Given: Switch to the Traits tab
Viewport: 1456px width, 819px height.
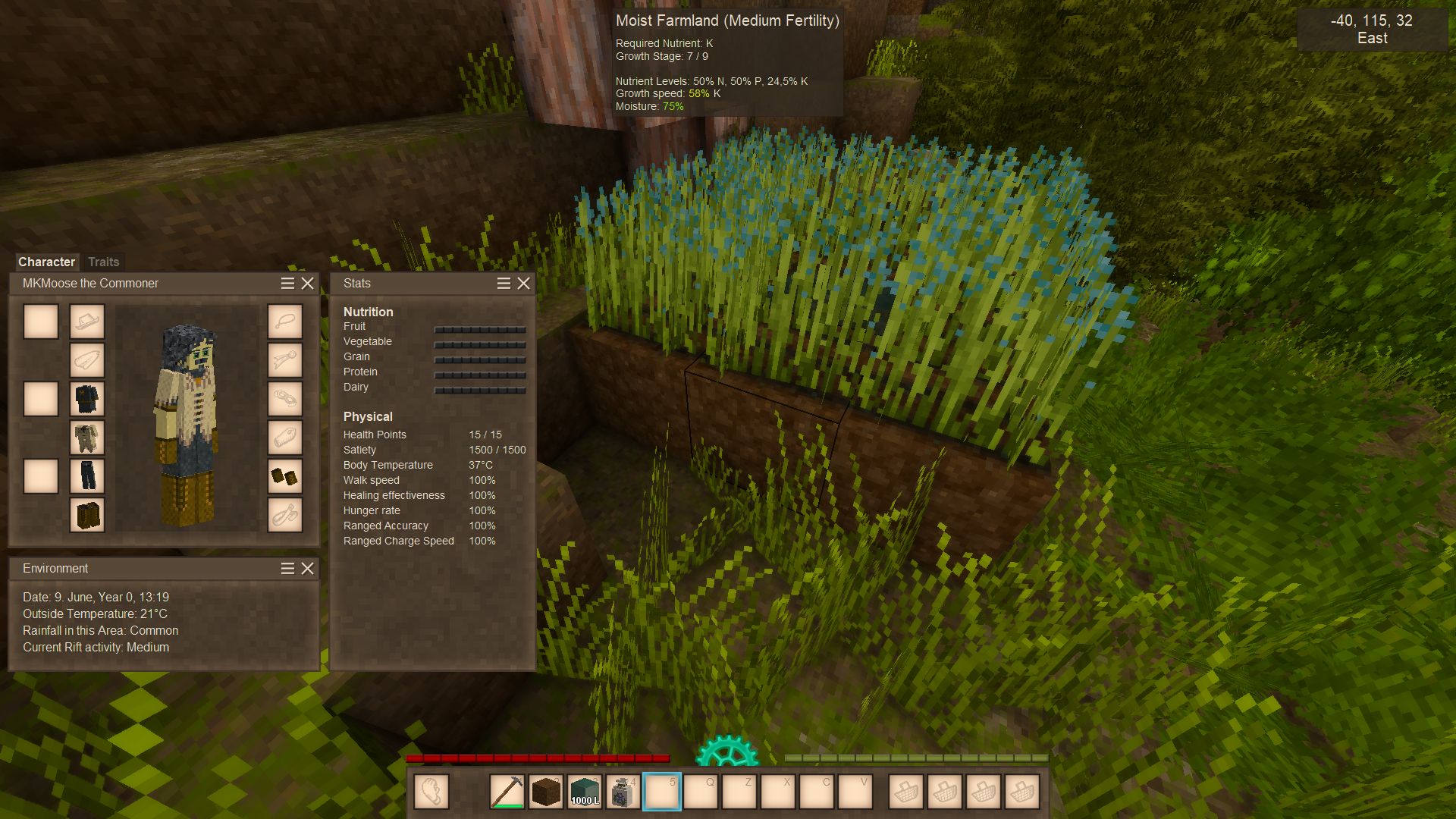Looking at the screenshot, I should coord(103,262).
